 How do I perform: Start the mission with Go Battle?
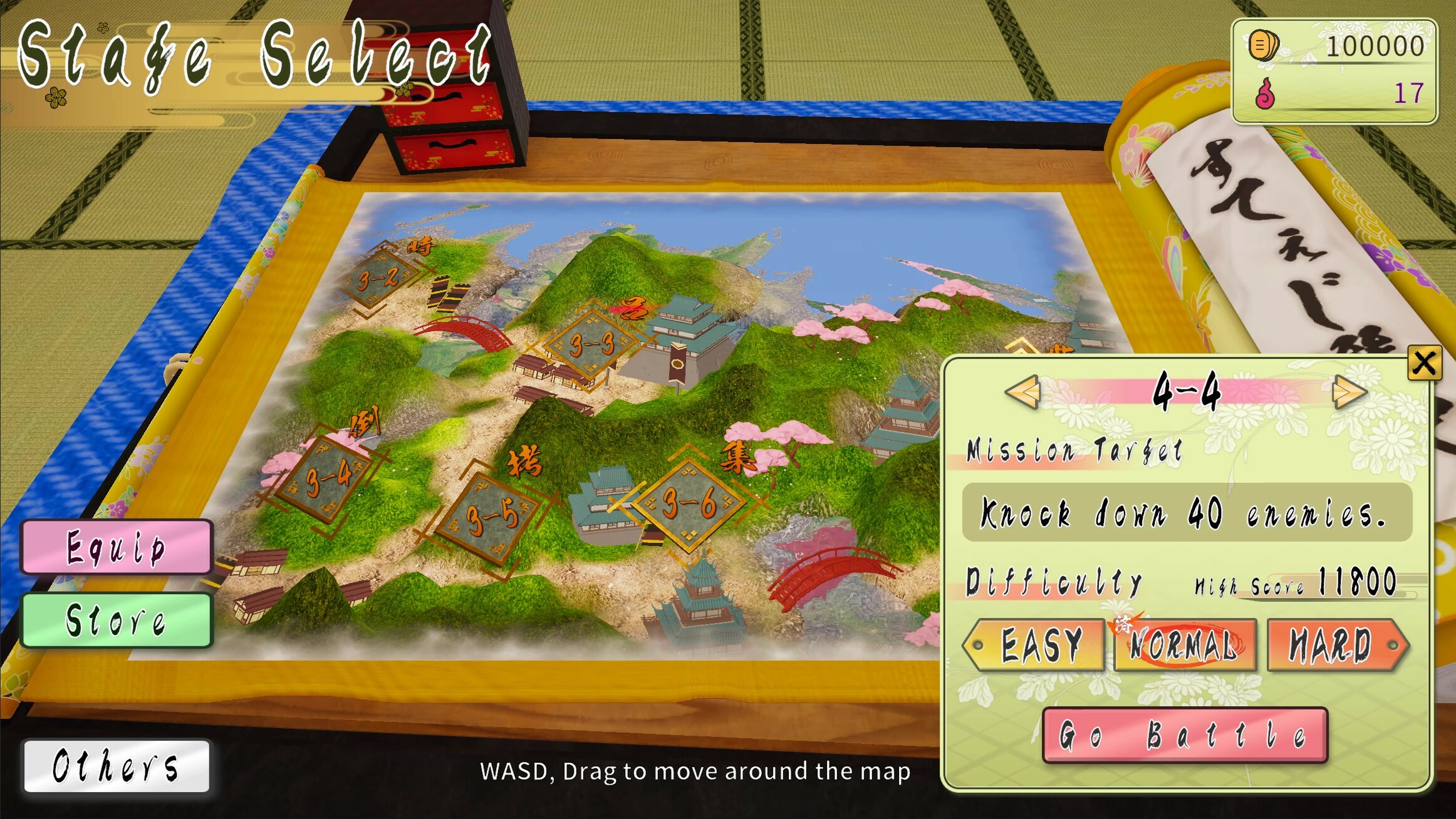1184,735
